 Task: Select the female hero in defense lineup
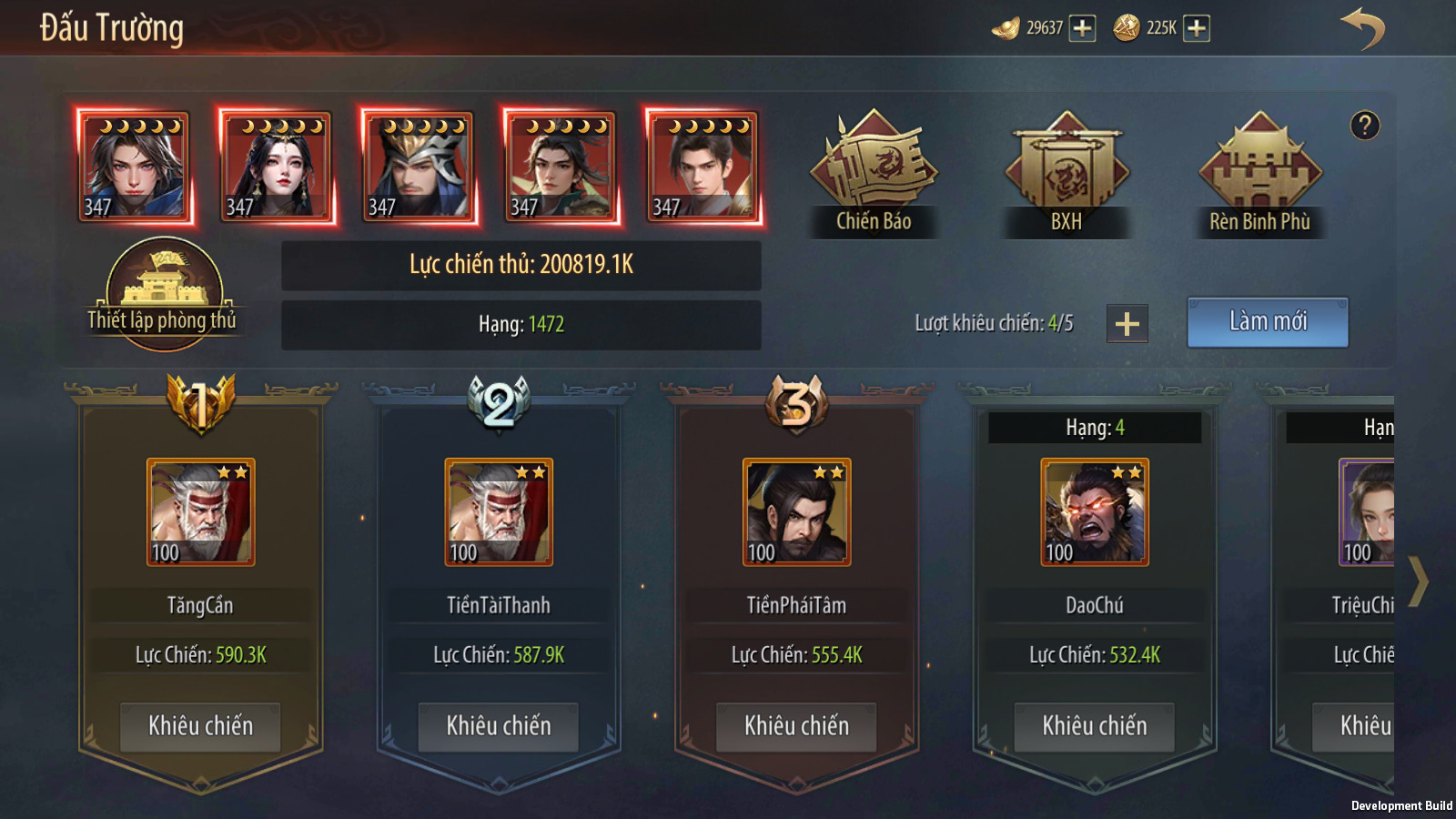click(x=277, y=167)
